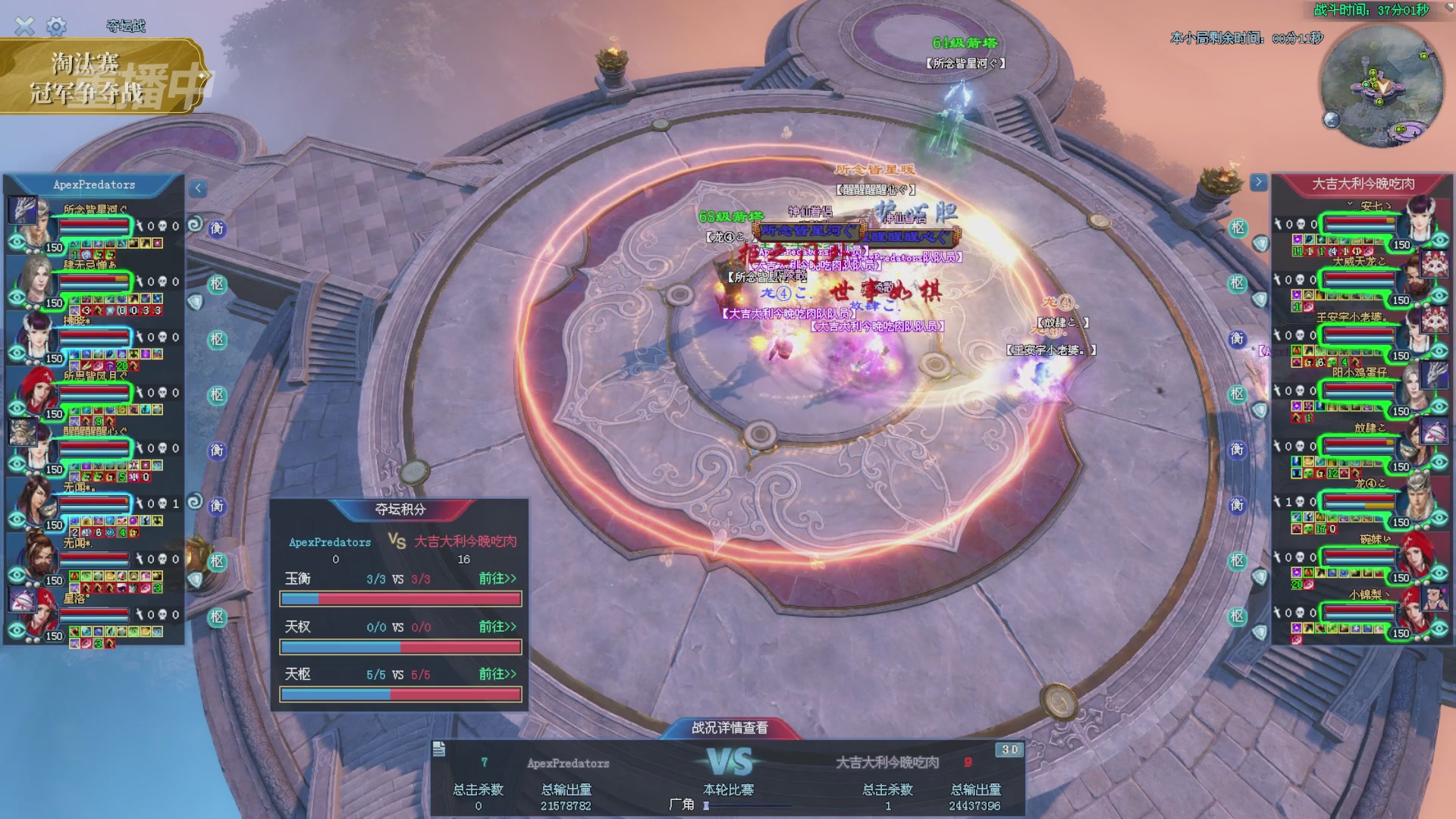Spectate player 安七 via eye icon

1439,241
